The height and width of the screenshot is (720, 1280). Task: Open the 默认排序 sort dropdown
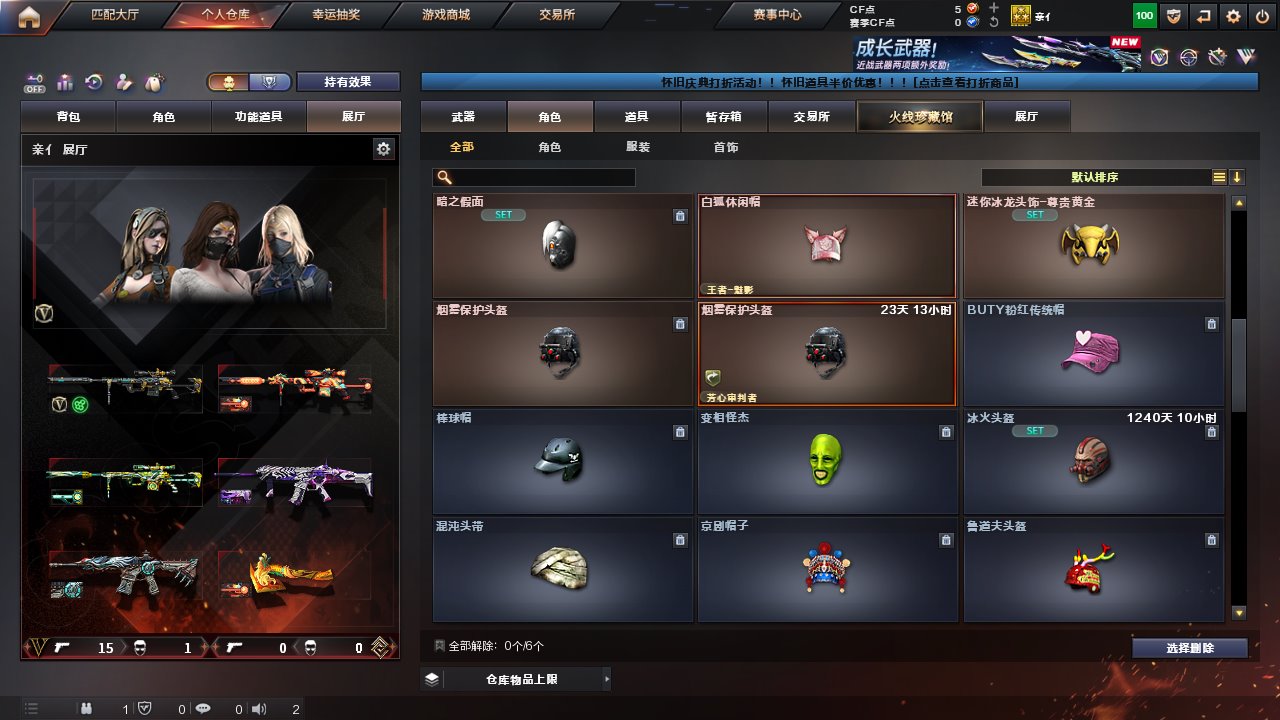(1095, 177)
